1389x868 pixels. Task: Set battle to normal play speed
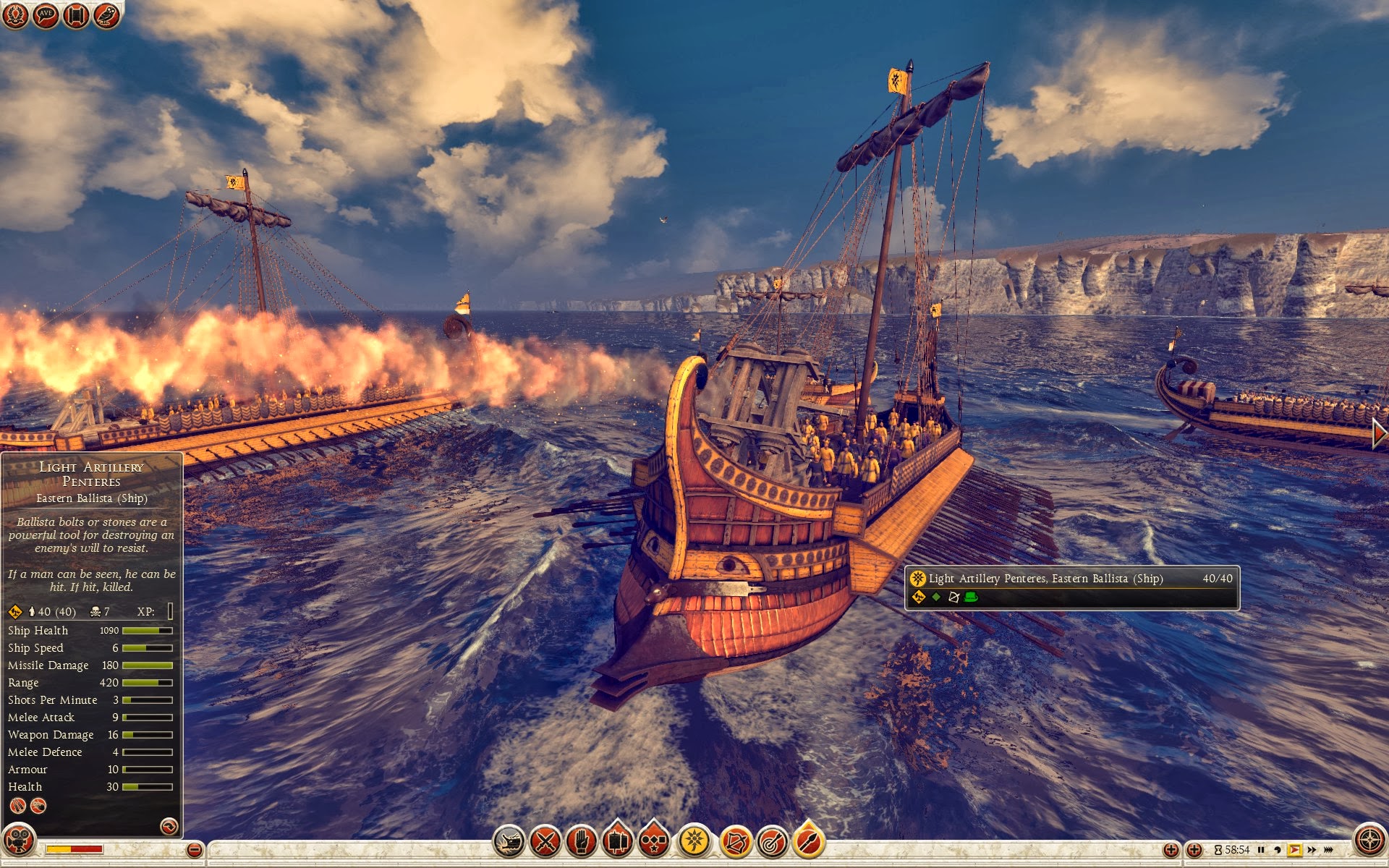1294,850
